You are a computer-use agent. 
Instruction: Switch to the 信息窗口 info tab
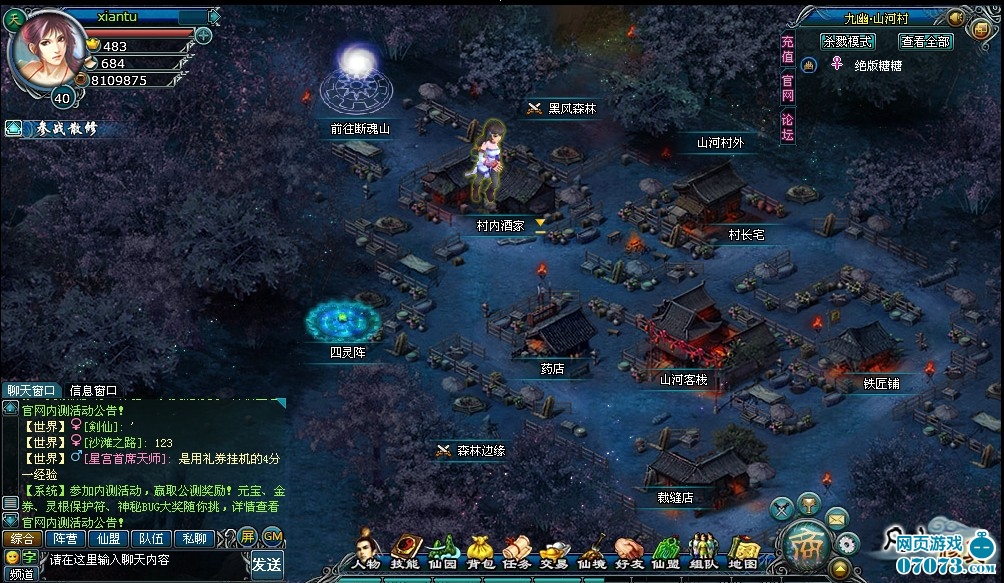(x=94, y=391)
